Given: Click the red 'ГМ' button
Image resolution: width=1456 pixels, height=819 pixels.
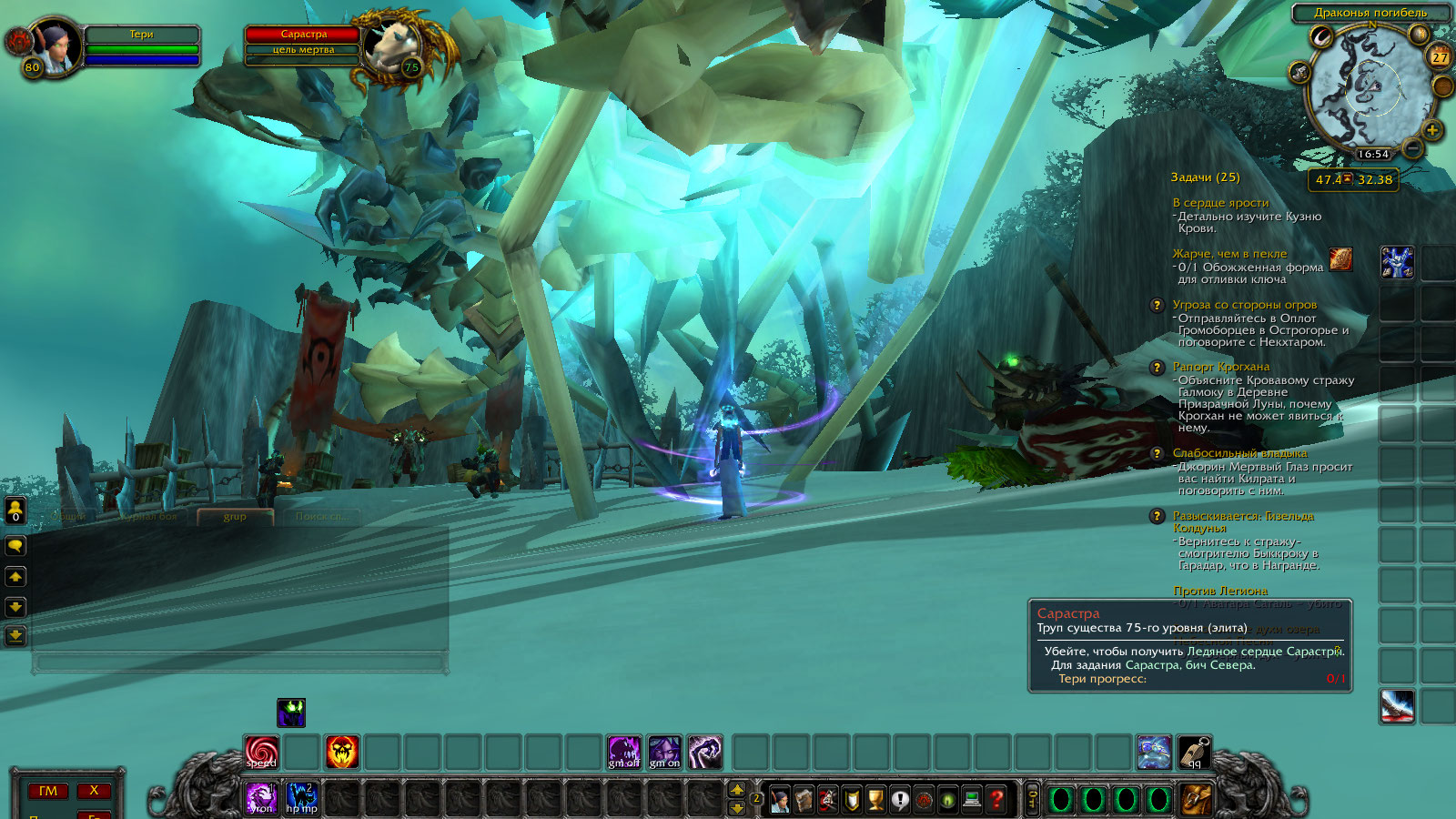Looking at the screenshot, I should pos(48,791).
